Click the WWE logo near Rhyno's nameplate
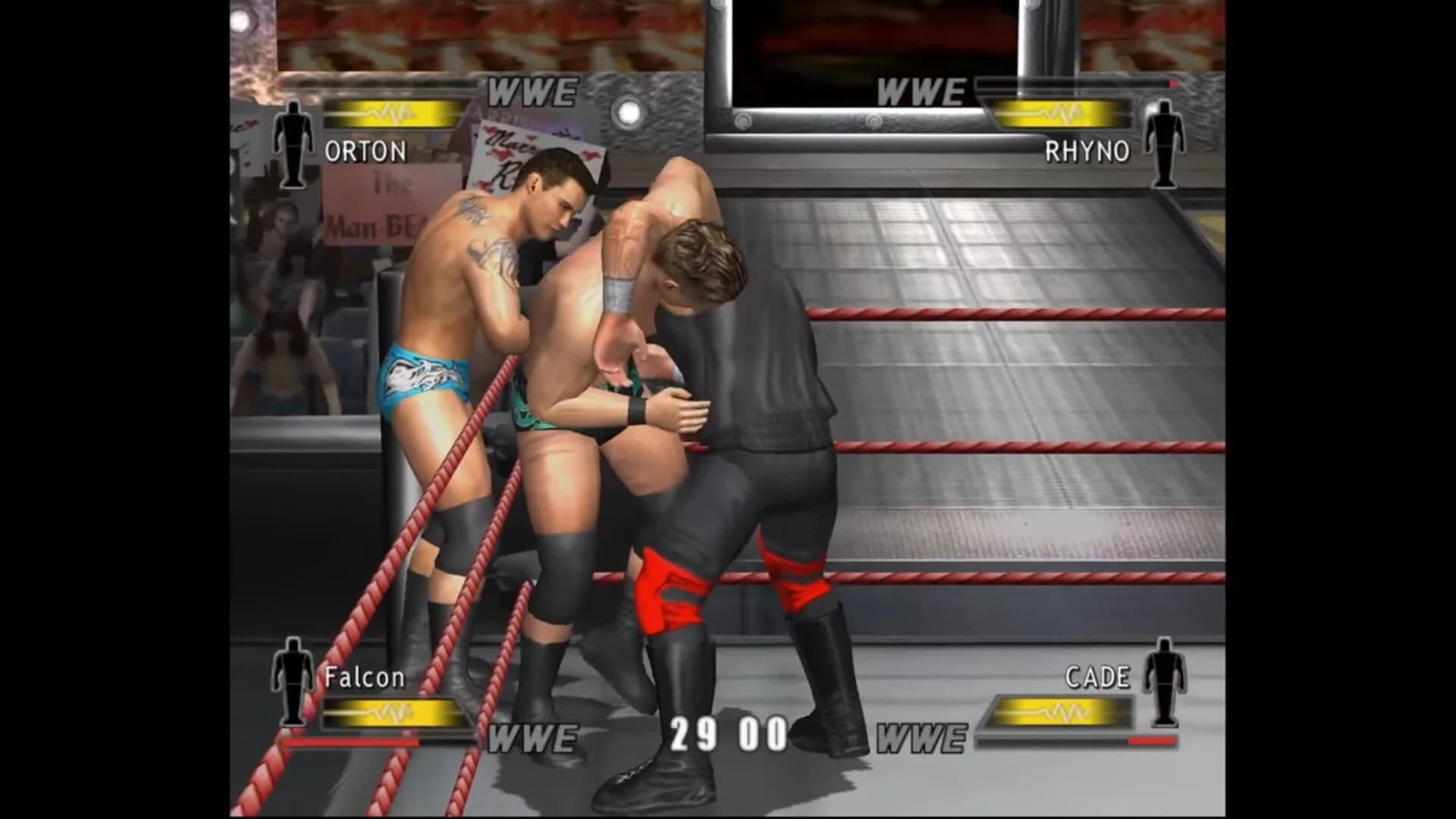1456x819 pixels. point(920,91)
